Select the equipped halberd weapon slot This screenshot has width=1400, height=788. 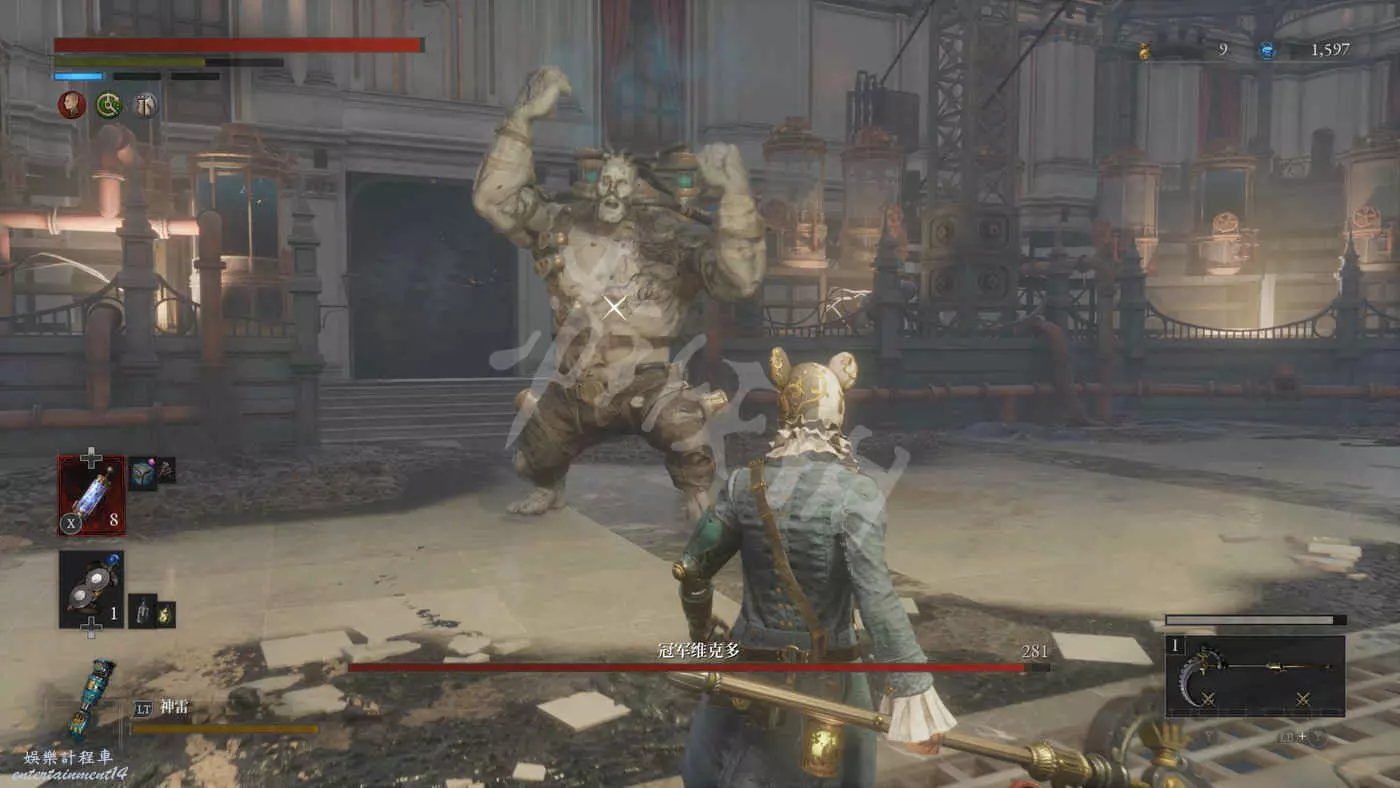pyautogui.click(x=1255, y=676)
